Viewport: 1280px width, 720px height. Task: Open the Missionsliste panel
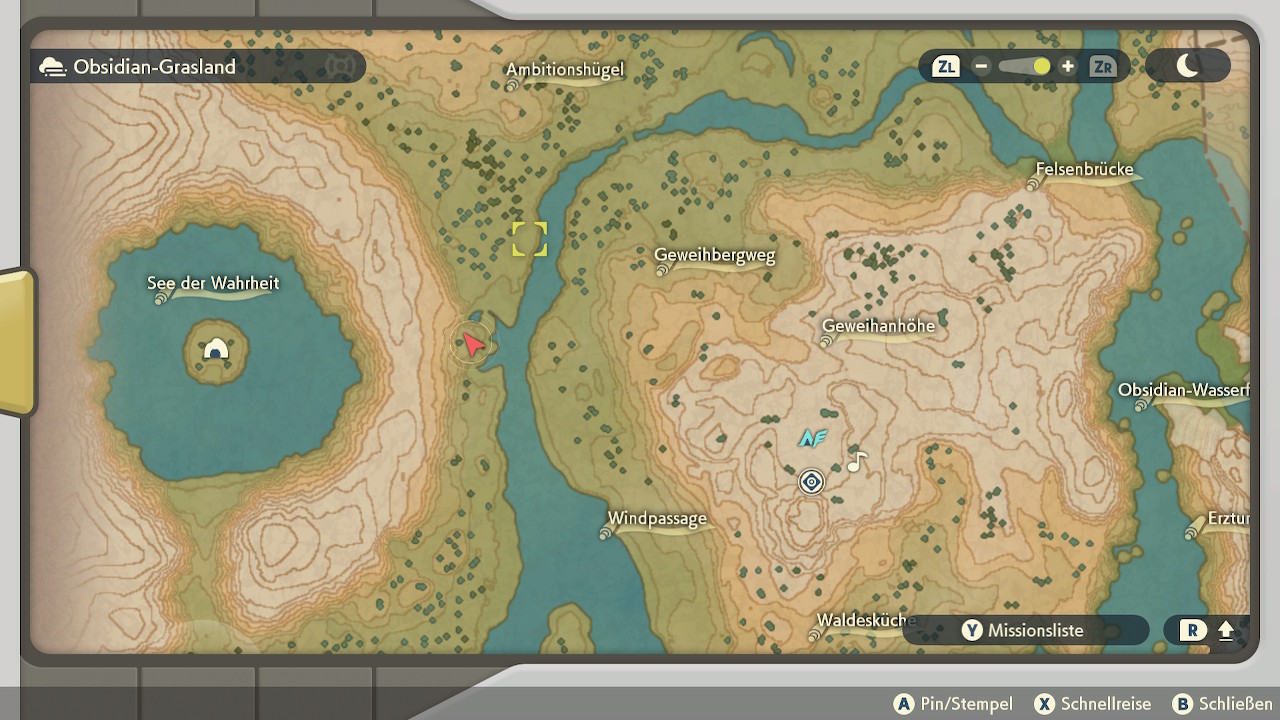click(1025, 630)
